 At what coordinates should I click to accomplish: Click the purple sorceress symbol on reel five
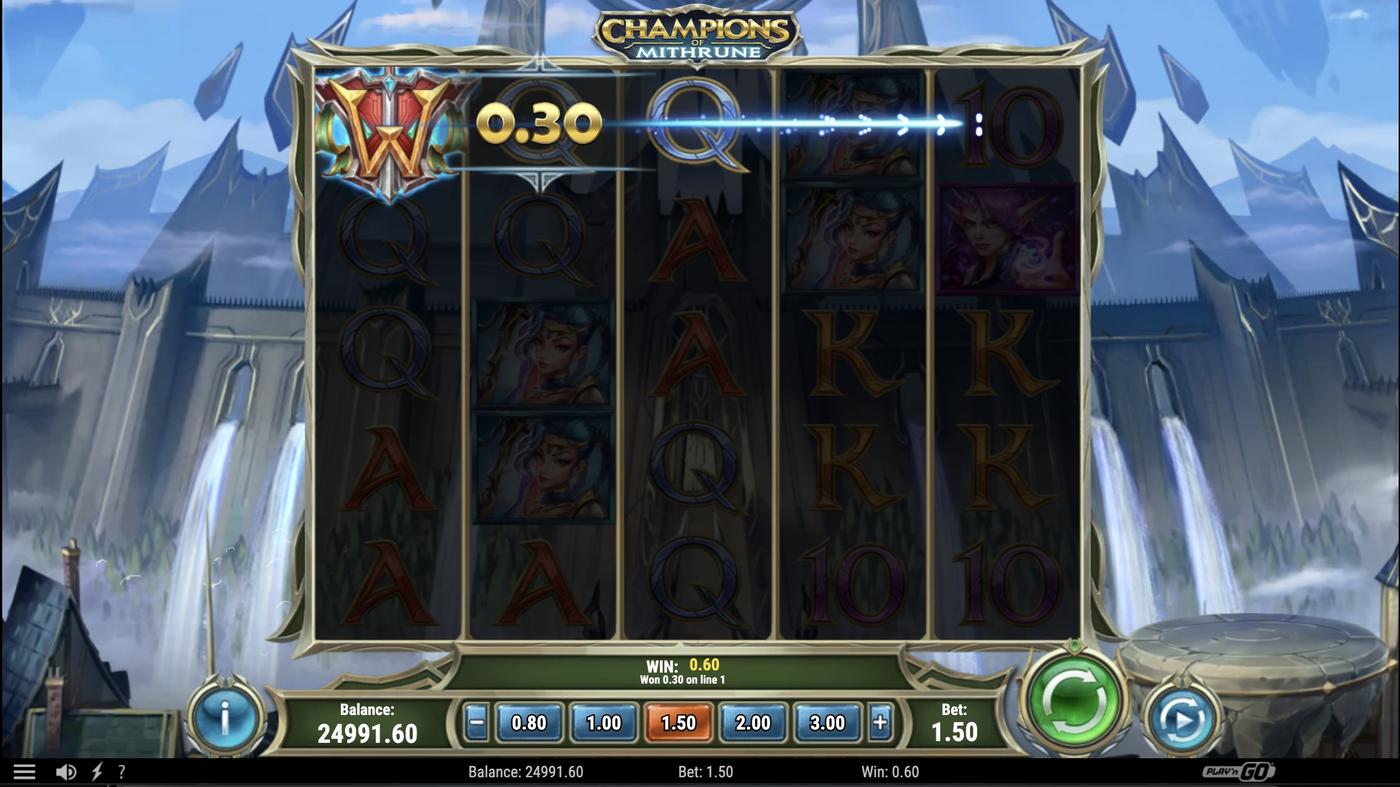pos(1008,240)
